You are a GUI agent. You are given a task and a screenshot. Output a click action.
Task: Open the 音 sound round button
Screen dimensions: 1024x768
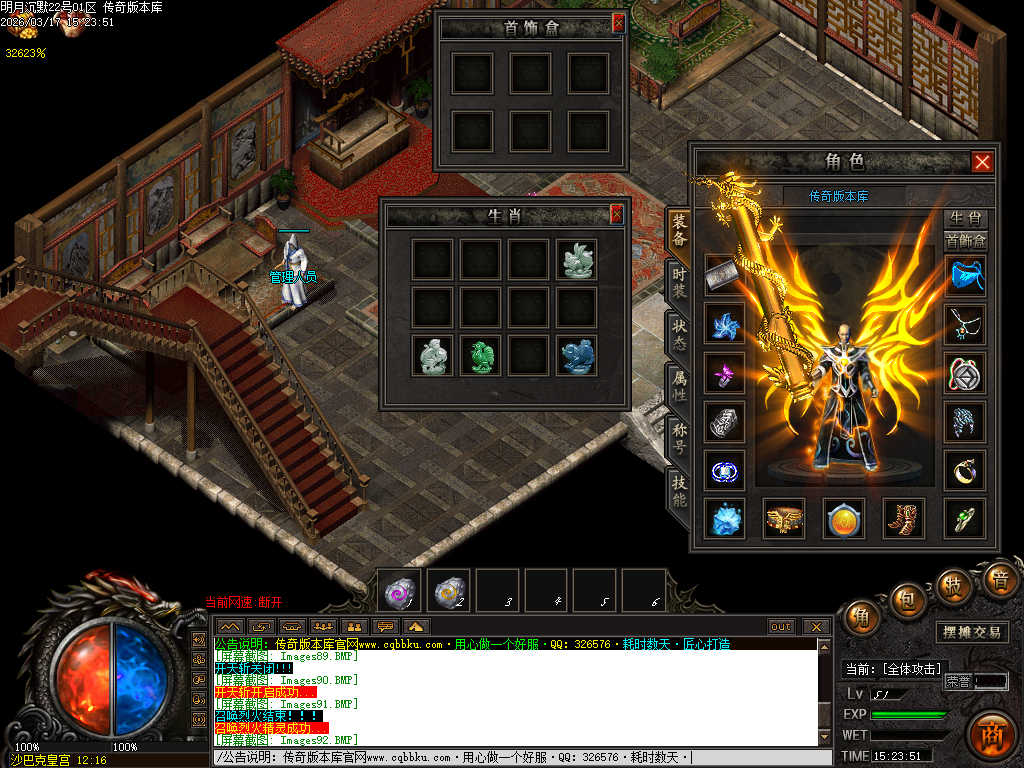(998, 579)
